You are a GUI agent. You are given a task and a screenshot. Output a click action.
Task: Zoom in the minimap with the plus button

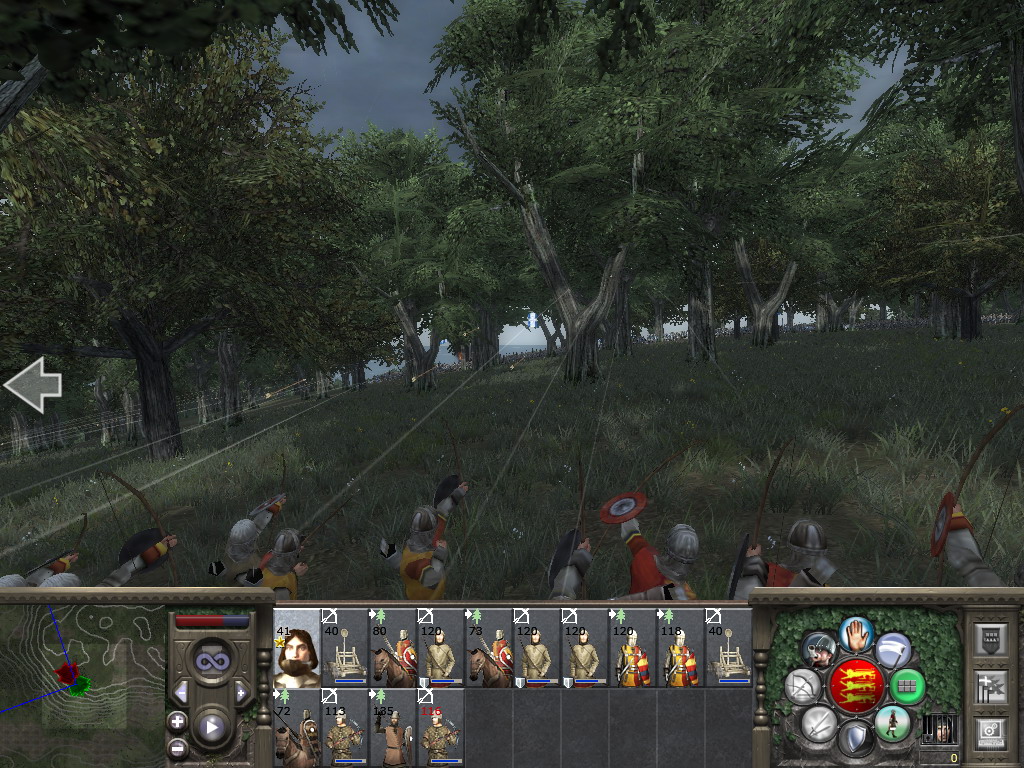[178, 721]
